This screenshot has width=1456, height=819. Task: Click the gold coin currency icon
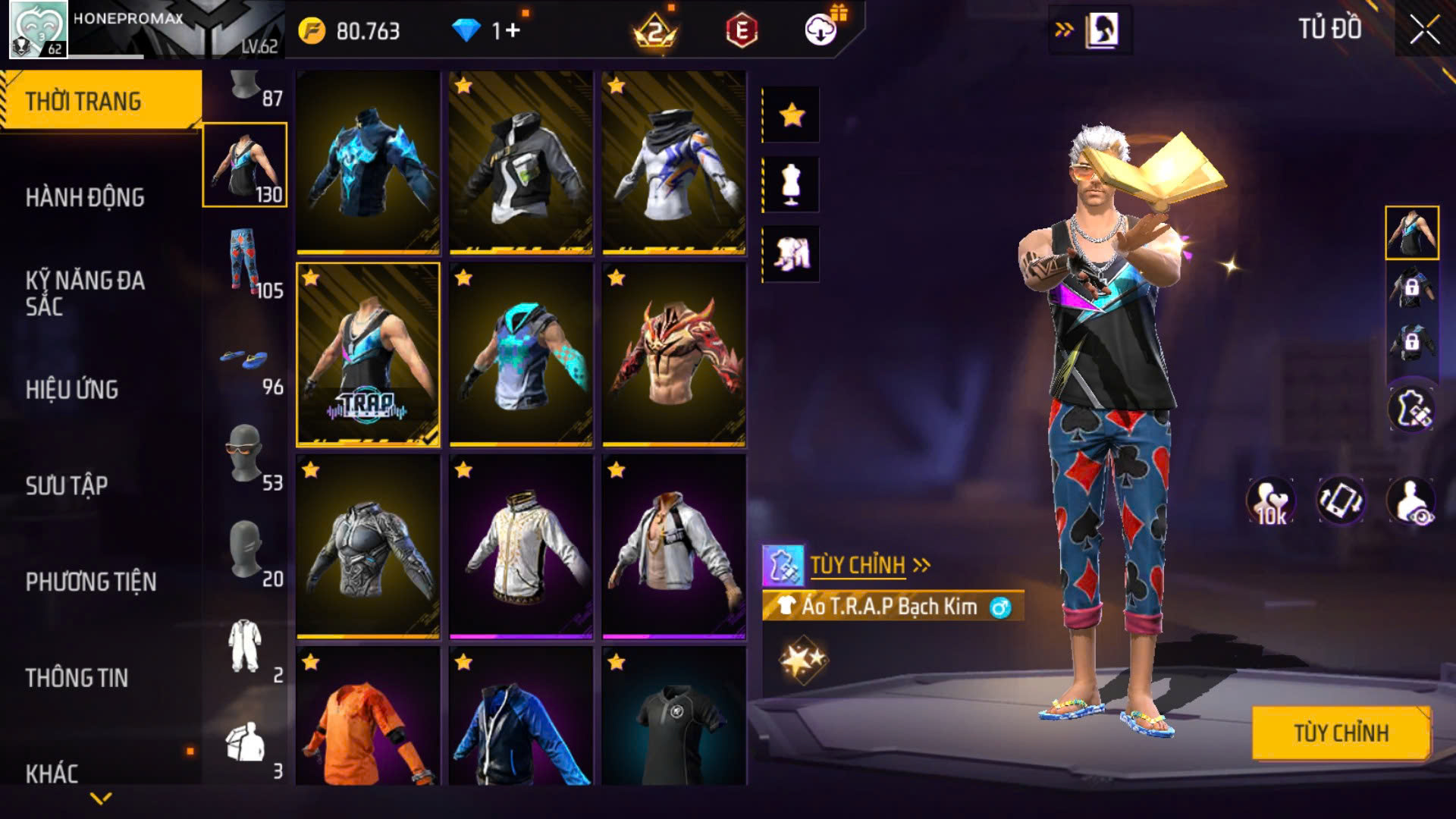point(312,31)
